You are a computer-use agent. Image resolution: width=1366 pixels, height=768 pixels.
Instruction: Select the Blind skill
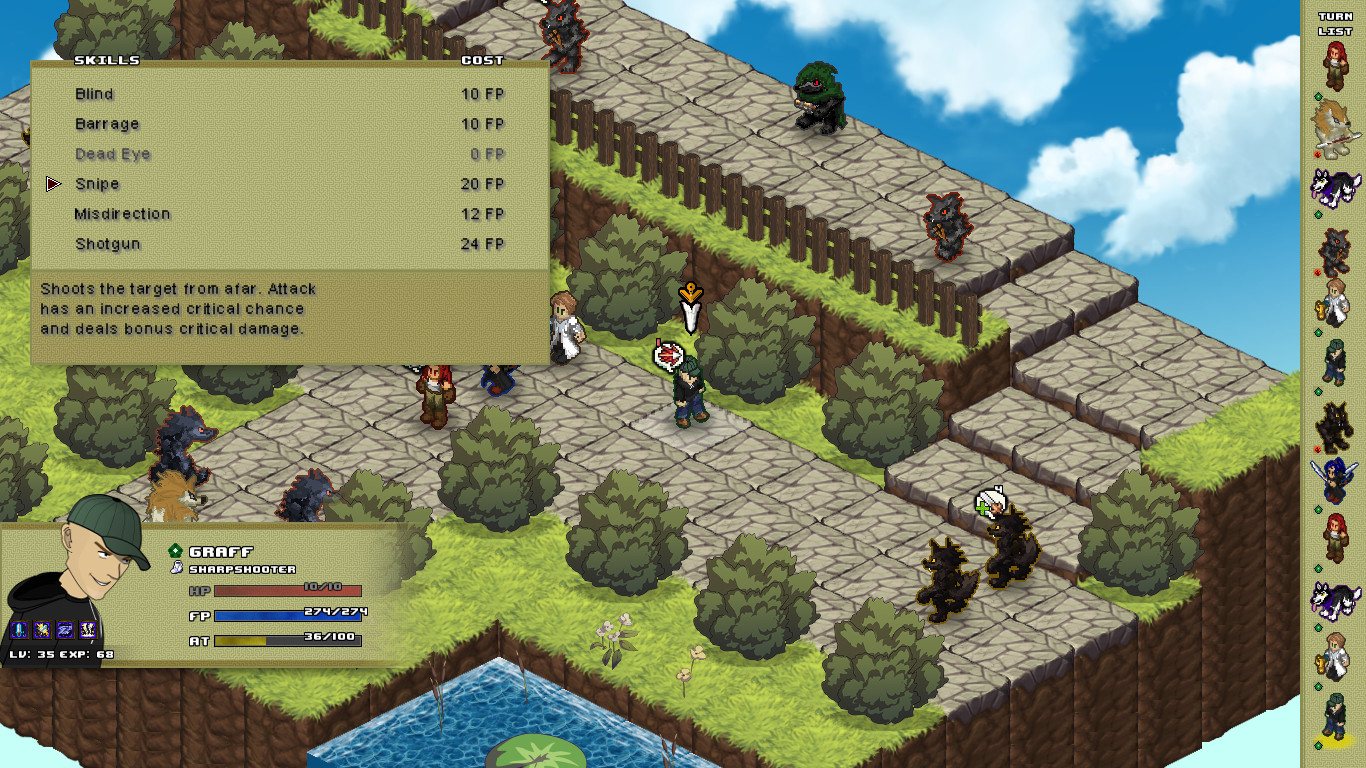pos(95,94)
